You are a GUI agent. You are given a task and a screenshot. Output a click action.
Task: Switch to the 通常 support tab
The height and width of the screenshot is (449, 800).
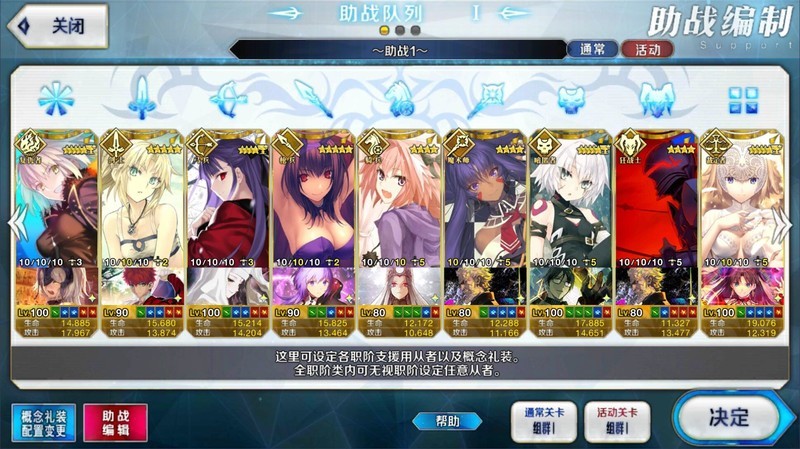[592, 48]
